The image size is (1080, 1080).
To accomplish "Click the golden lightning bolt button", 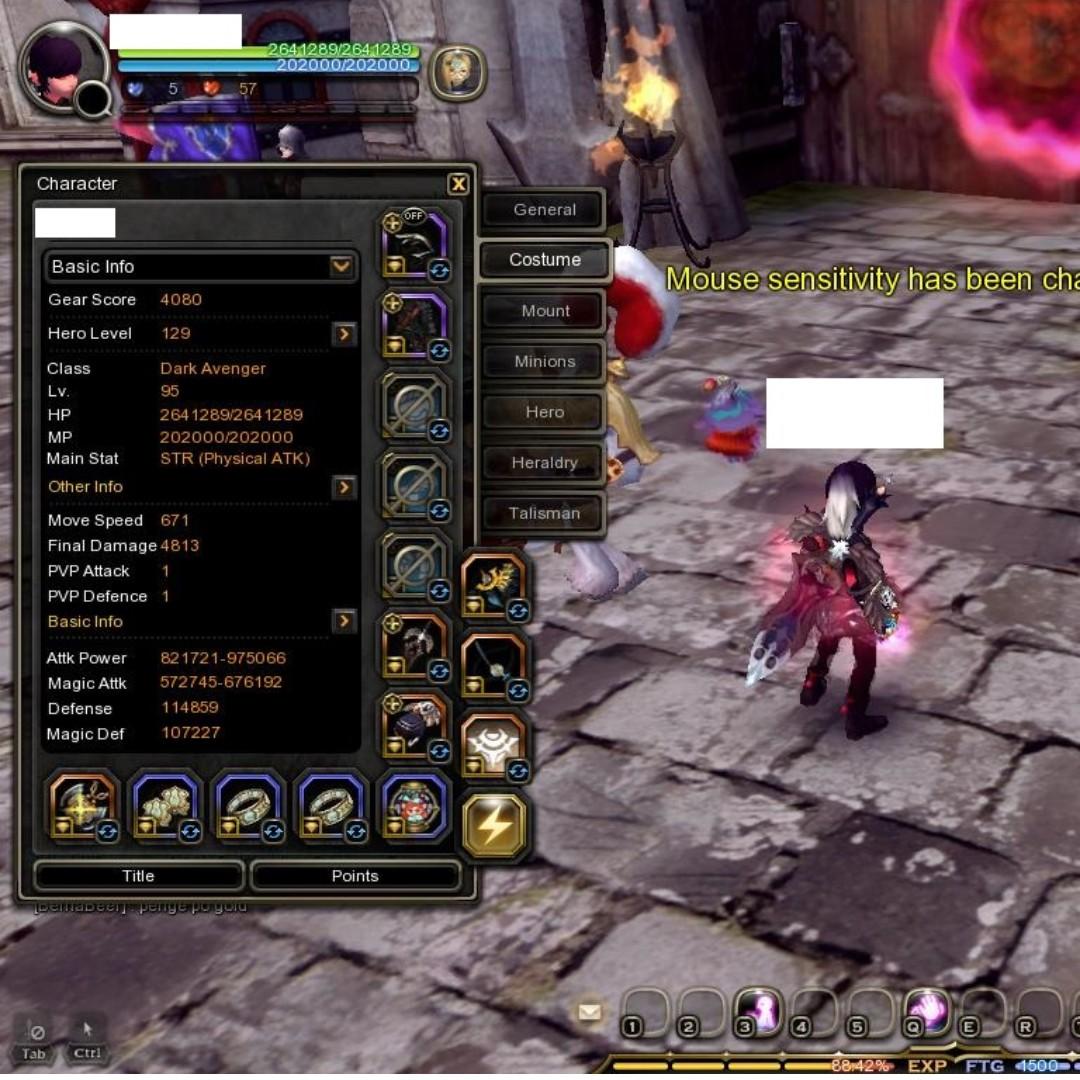I will pos(494,824).
